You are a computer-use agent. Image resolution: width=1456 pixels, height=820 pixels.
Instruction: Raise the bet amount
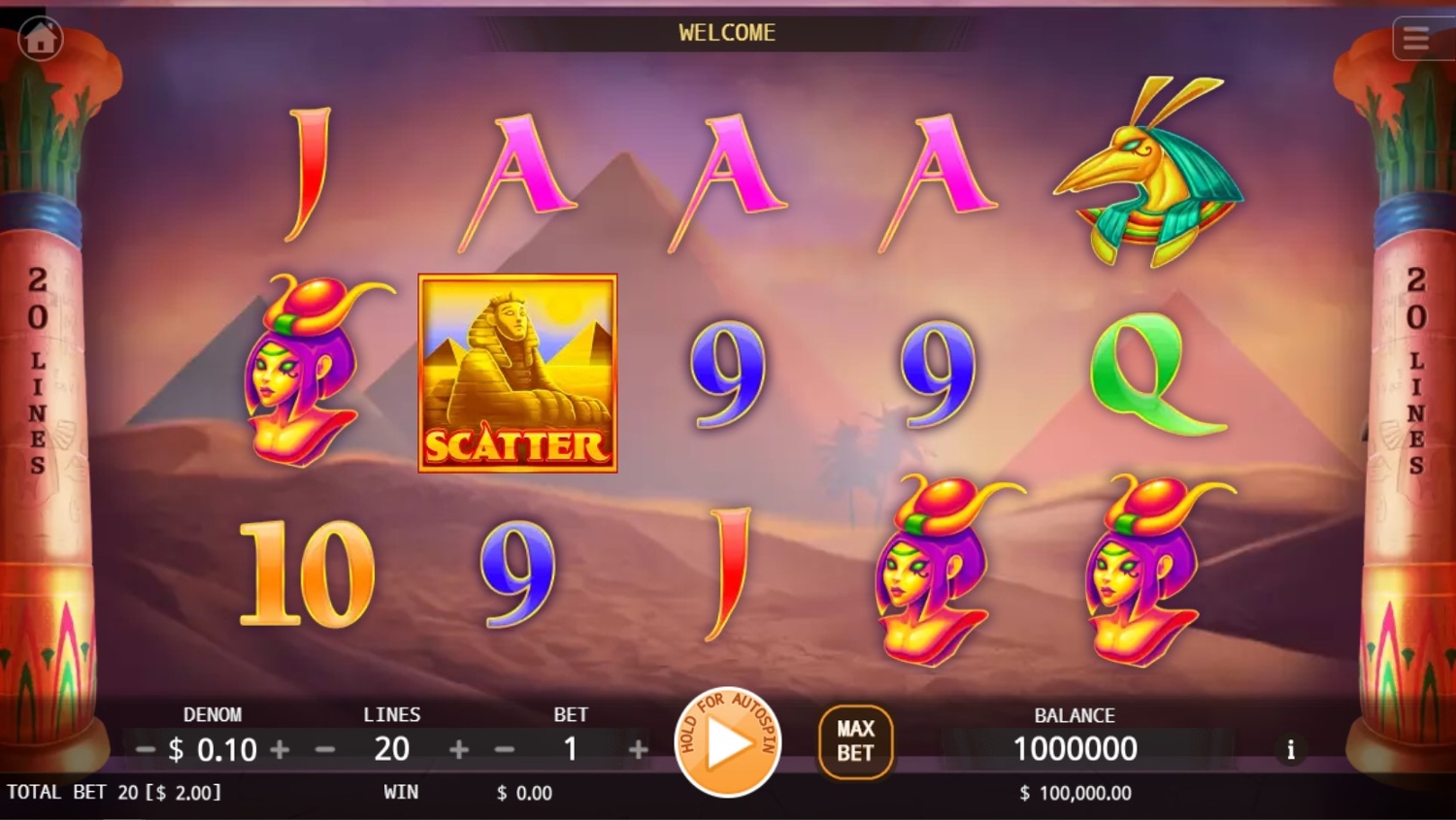click(x=638, y=749)
